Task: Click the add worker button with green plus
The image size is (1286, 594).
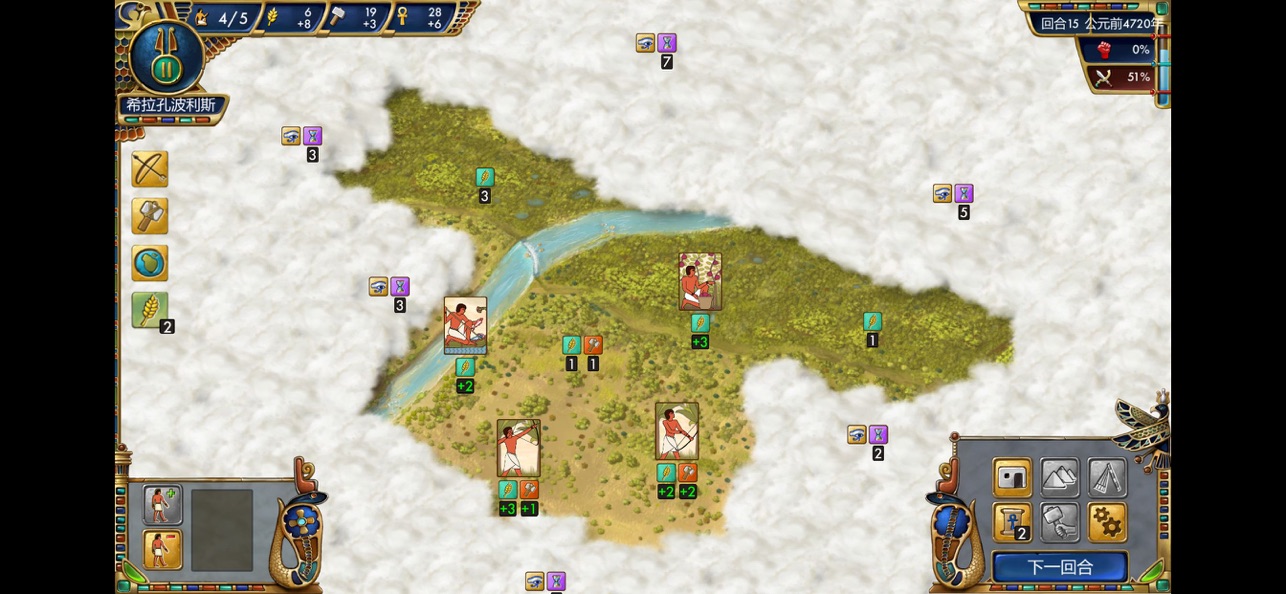Action: pos(162,505)
